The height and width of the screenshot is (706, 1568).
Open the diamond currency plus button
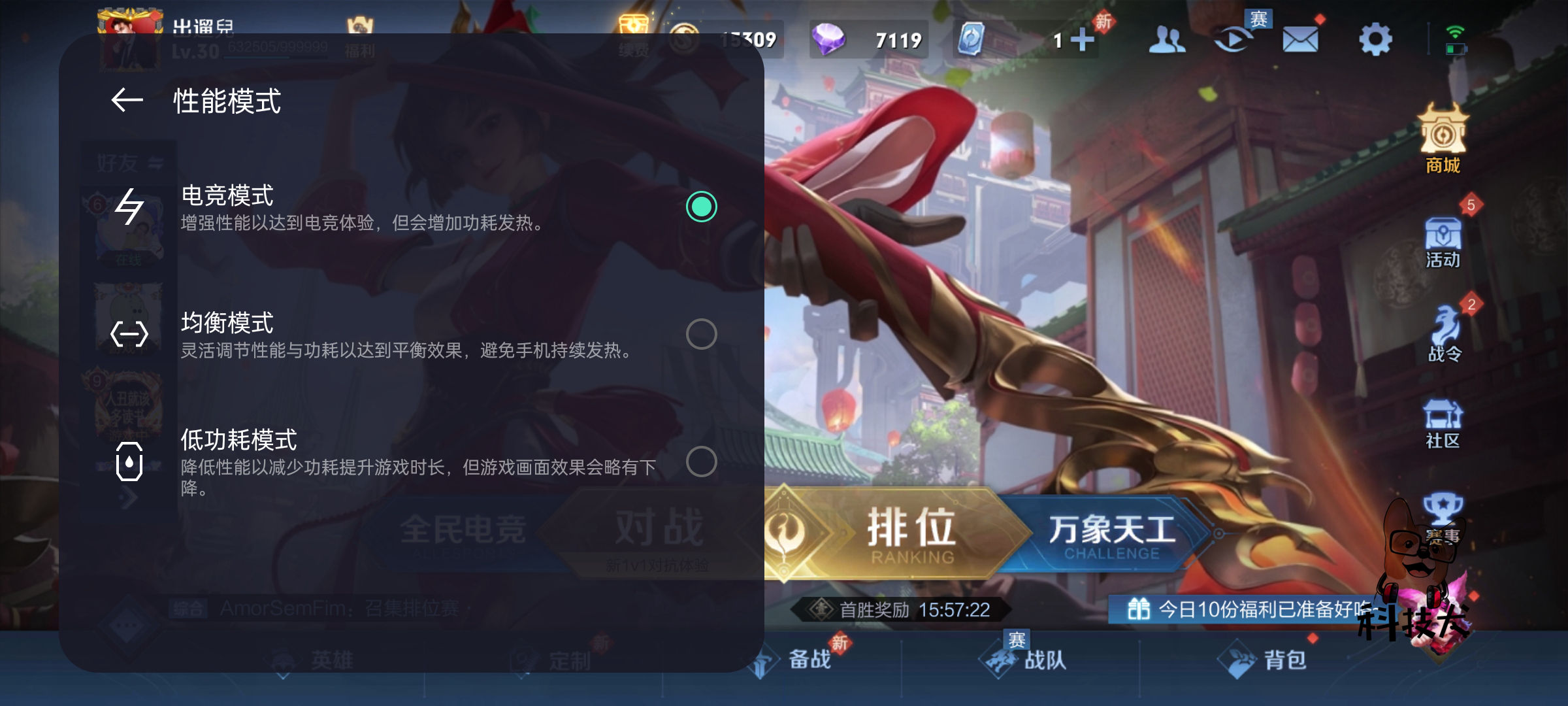1081,39
